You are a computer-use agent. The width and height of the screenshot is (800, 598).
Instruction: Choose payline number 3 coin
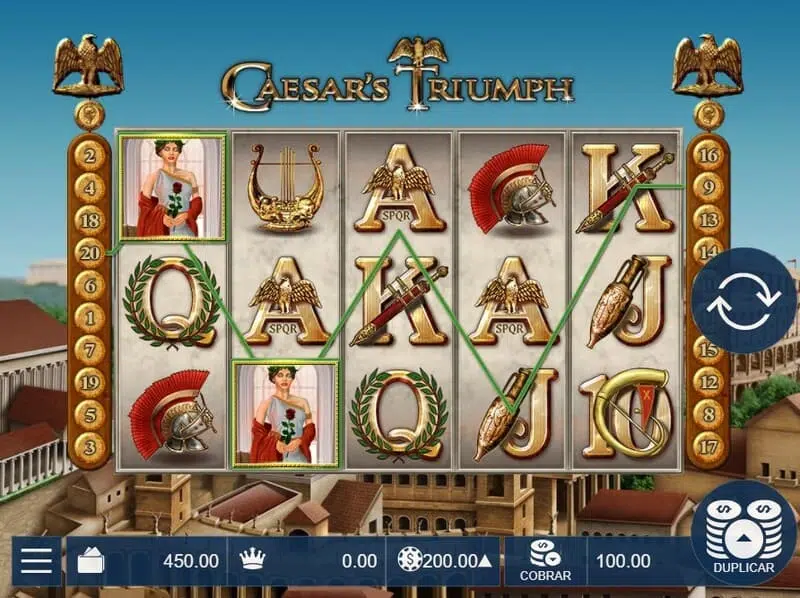90,446
